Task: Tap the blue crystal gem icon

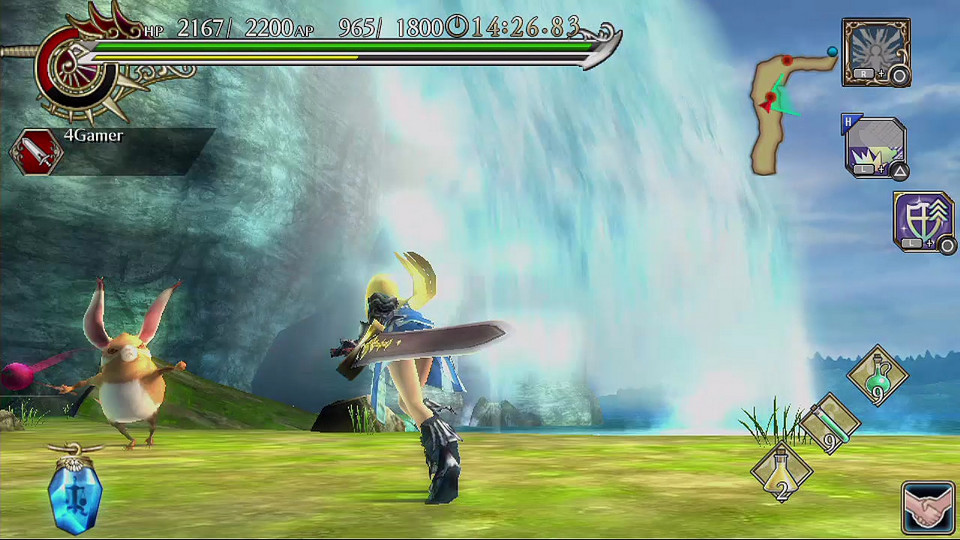Action: tap(75, 493)
